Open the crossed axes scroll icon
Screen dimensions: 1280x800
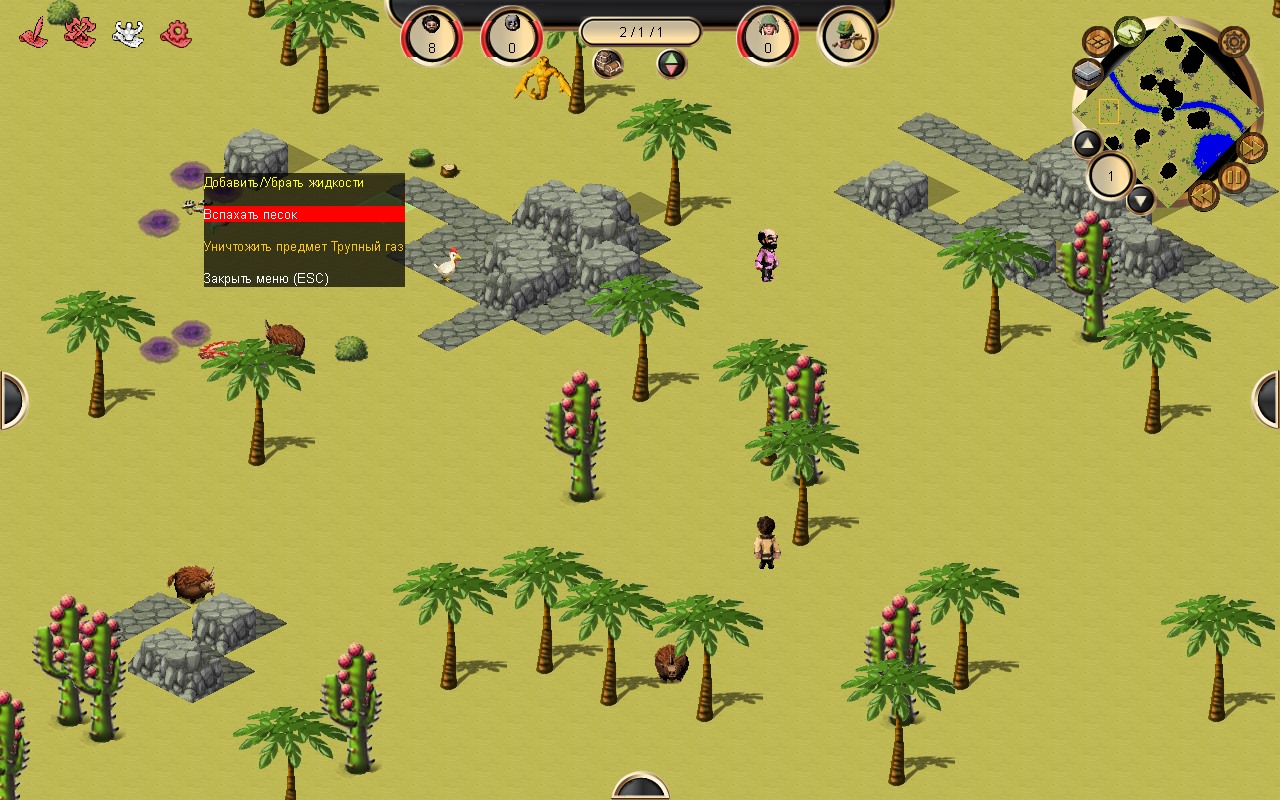[x=80, y=34]
